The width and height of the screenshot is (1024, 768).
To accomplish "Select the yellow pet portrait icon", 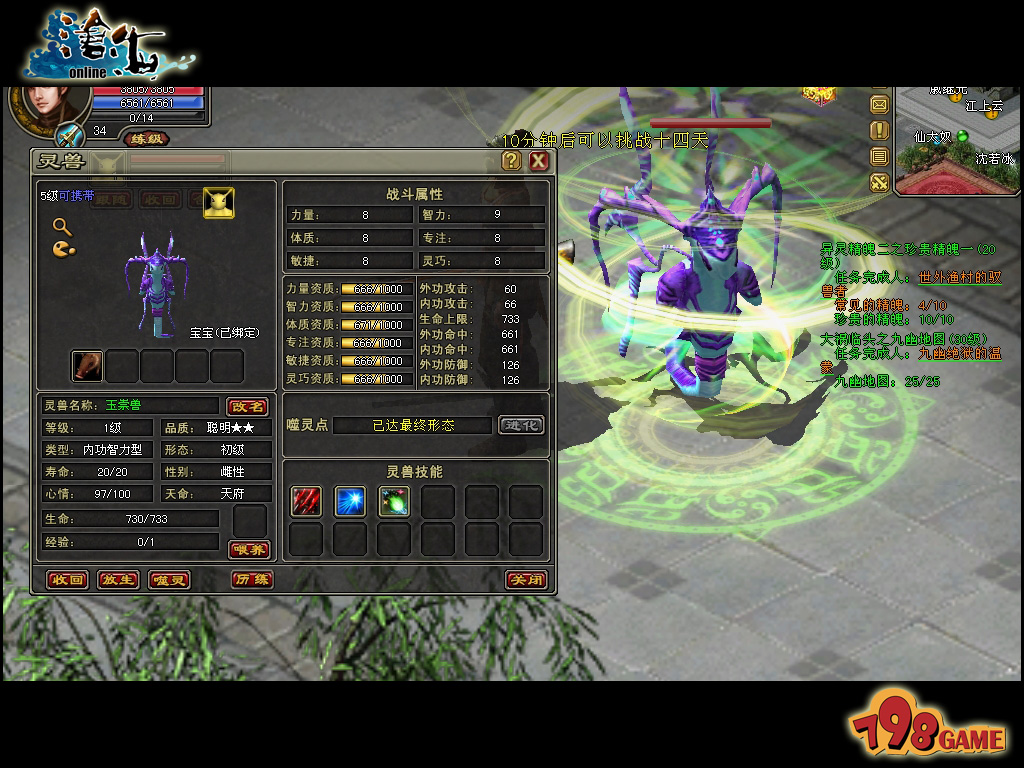I will 219,202.
